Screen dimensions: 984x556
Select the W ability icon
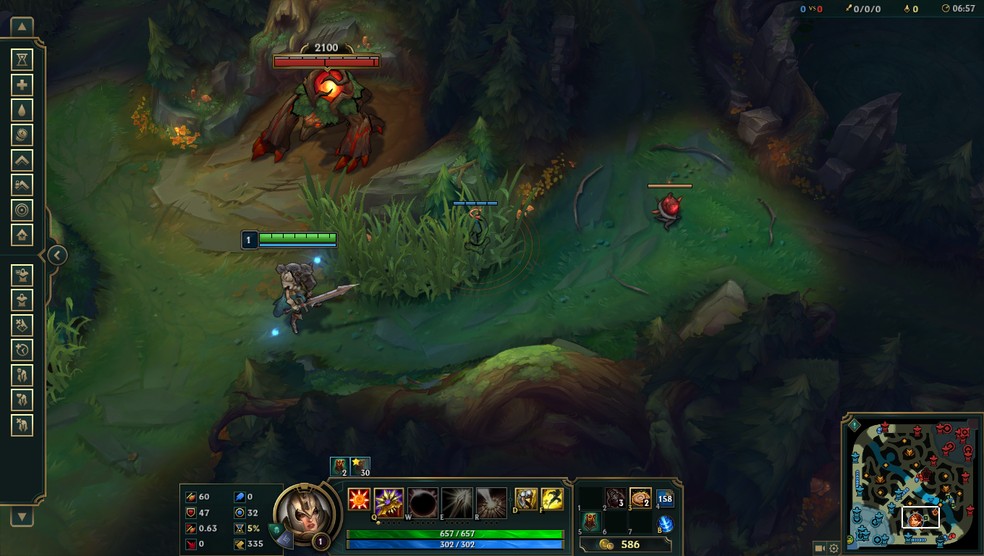tap(422, 500)
